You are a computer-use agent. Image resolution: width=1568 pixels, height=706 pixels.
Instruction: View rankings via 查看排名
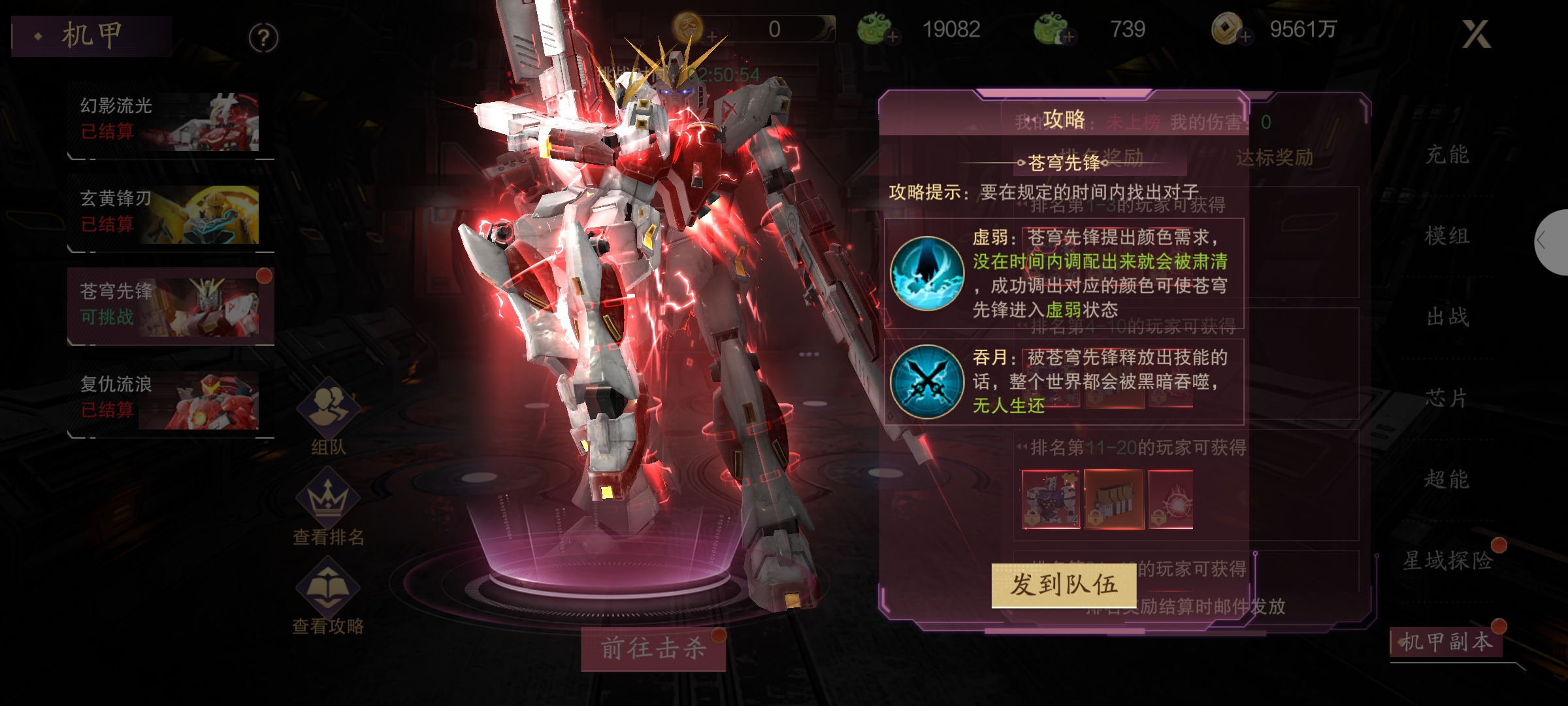pos(328,509)
